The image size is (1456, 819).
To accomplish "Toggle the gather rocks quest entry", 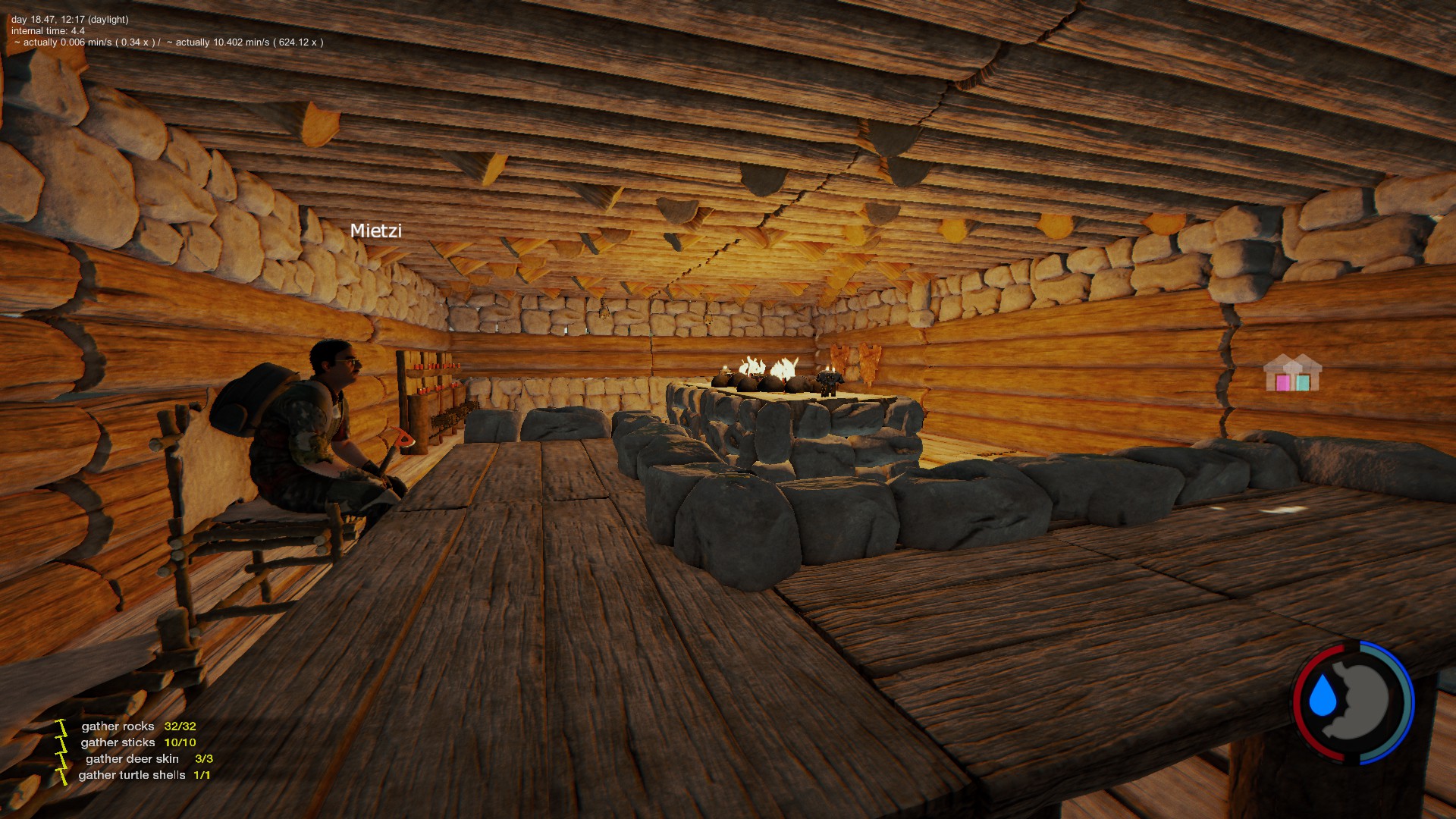I will pyautogui.click(x=117, y=726).
